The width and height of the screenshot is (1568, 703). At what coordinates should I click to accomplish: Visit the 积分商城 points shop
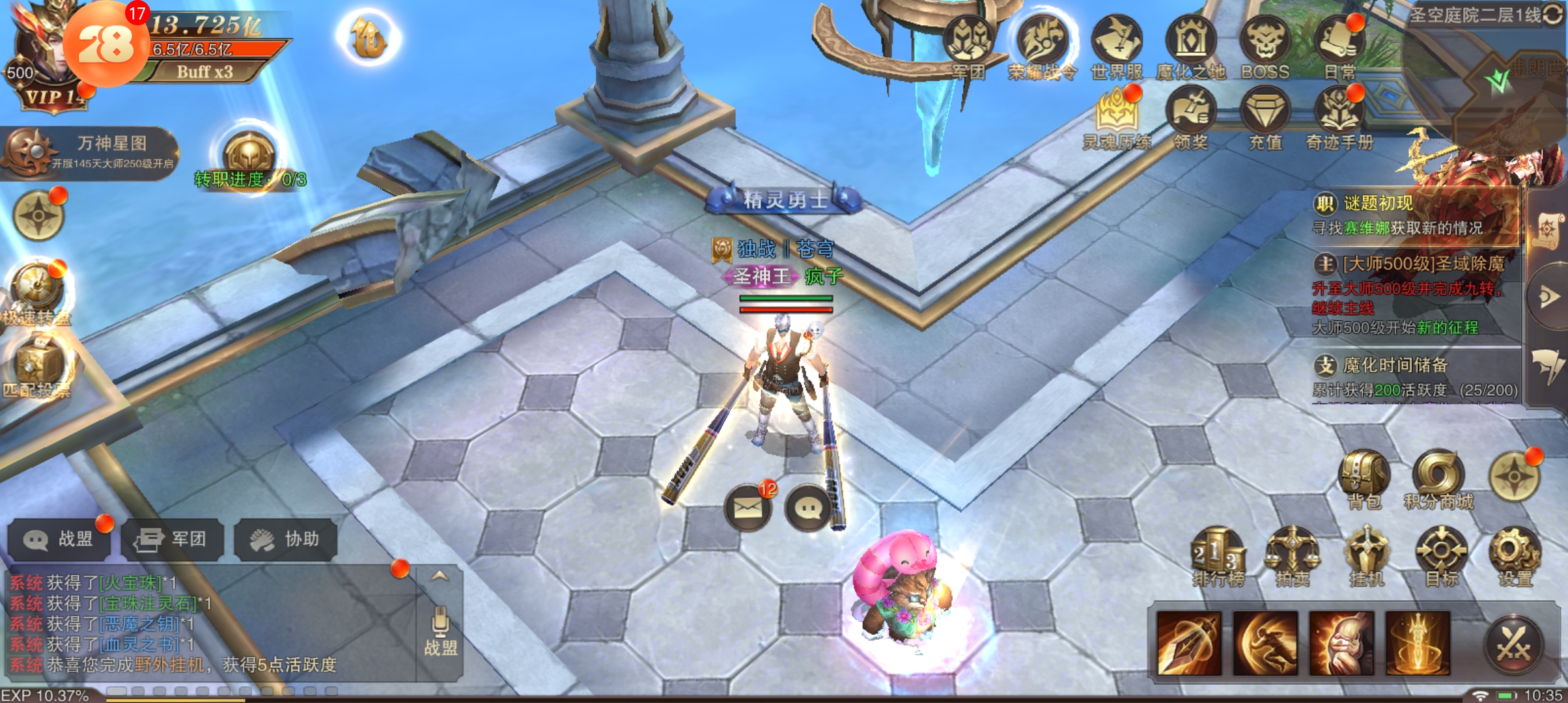pos(1438,478)
